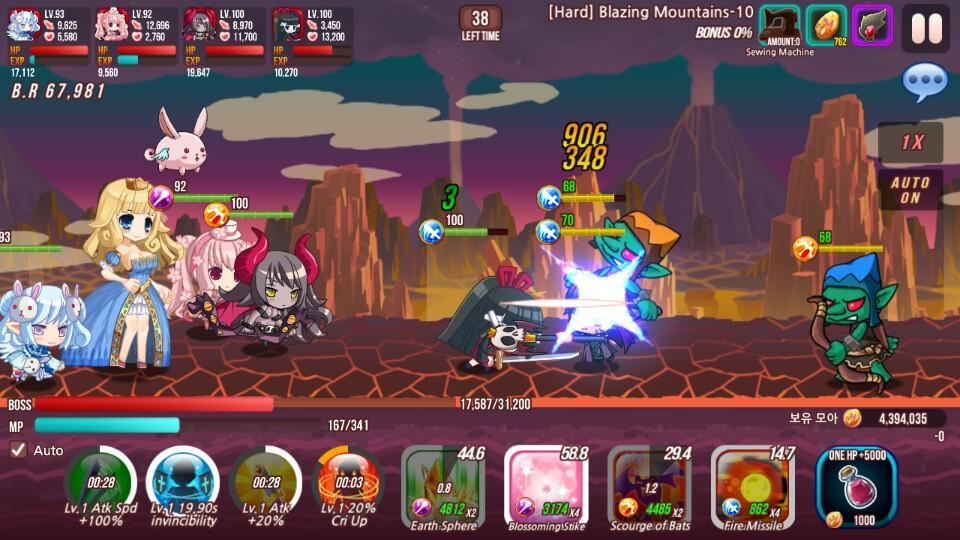Screen dimensions: 960x540
Task: Trigger the Atk Spd +100% buff
Action: (99, 482)
